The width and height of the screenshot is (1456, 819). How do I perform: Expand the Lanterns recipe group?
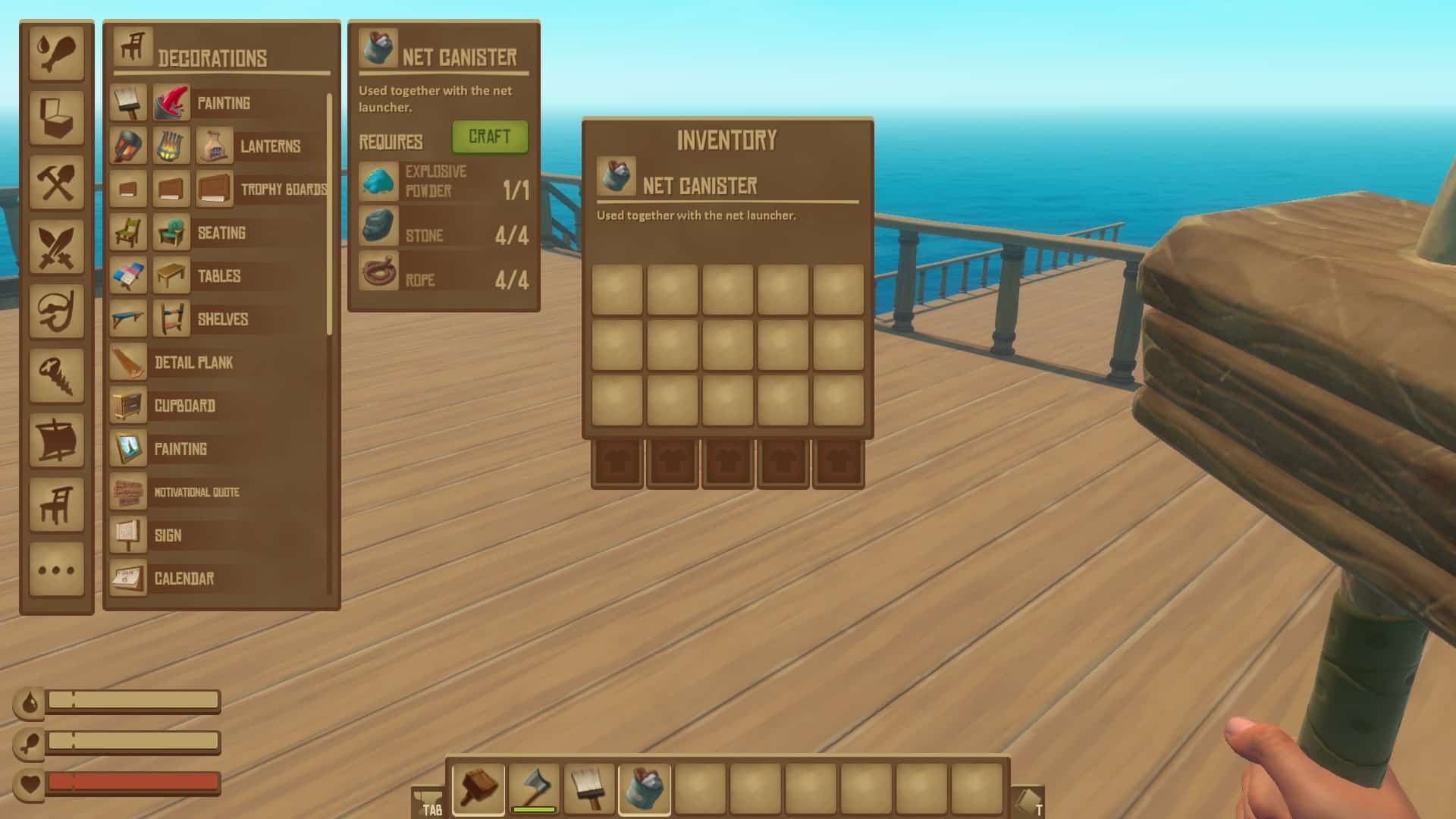pyautogui.click(x=269, y=147)
